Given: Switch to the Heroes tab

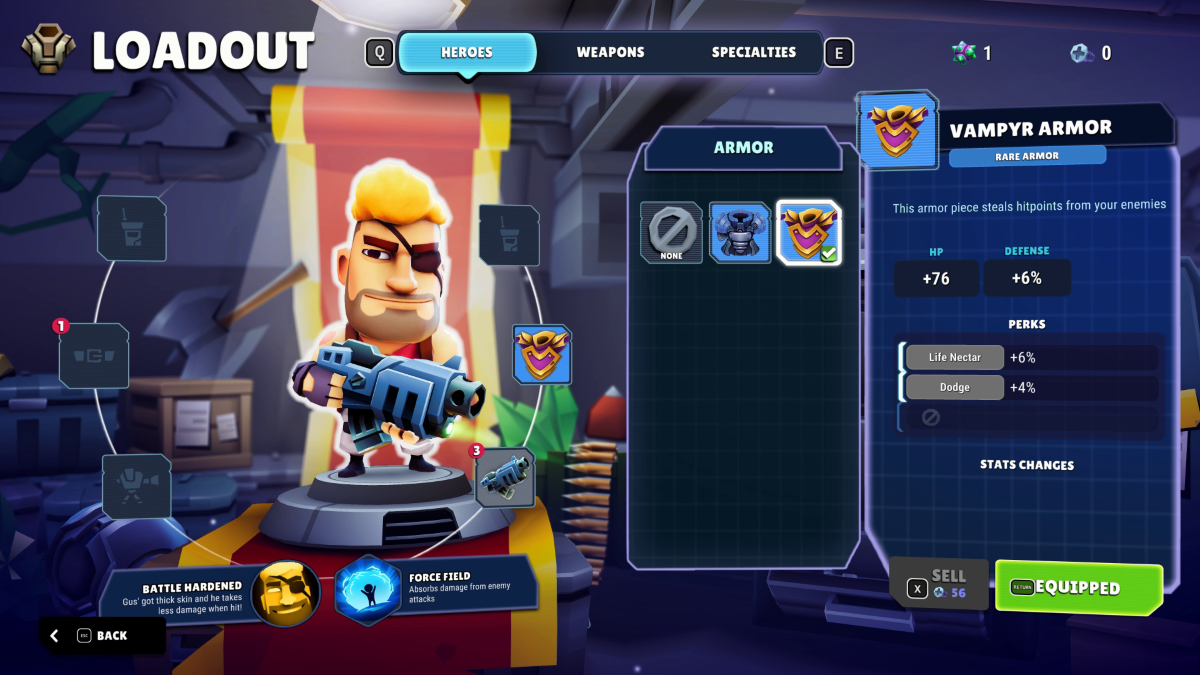Looking at the screenshot, I should (467, 53).
